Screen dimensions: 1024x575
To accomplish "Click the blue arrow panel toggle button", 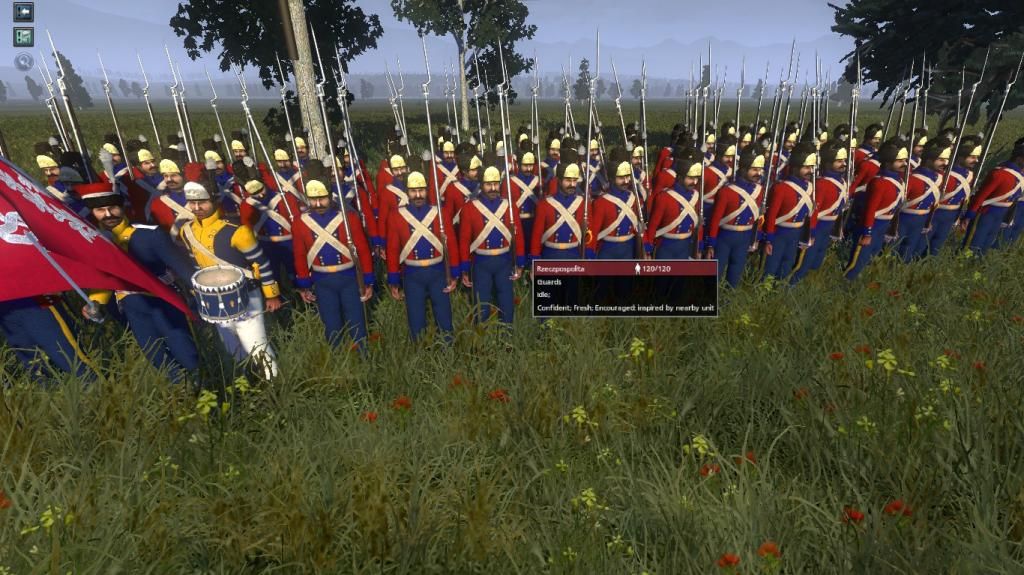I will tap(23, 12).
